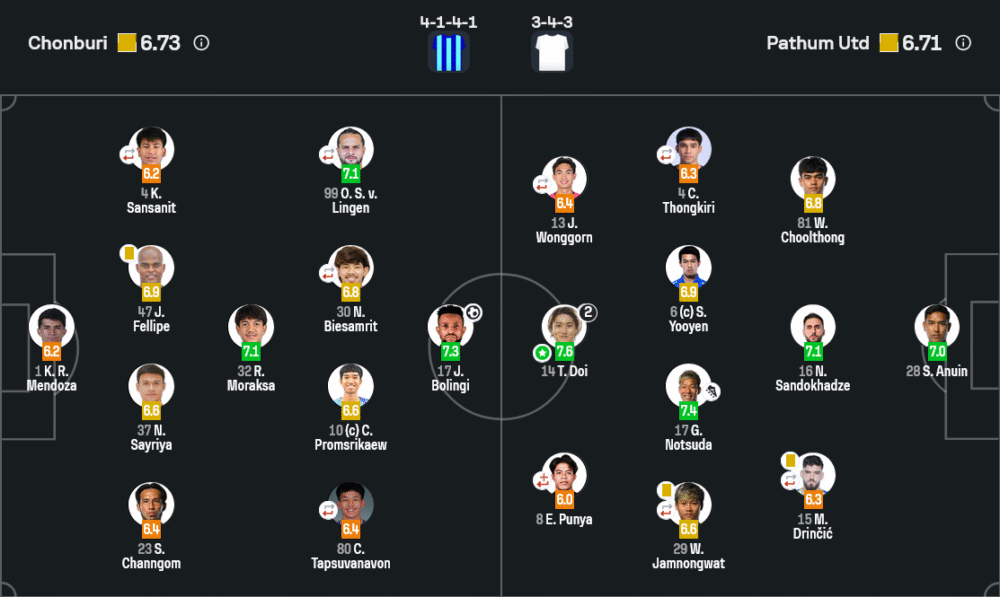Viewport: 1000px width, 597px height.
Task: Open the Pathum Utd rating info icon
Action: coord(963,43)
